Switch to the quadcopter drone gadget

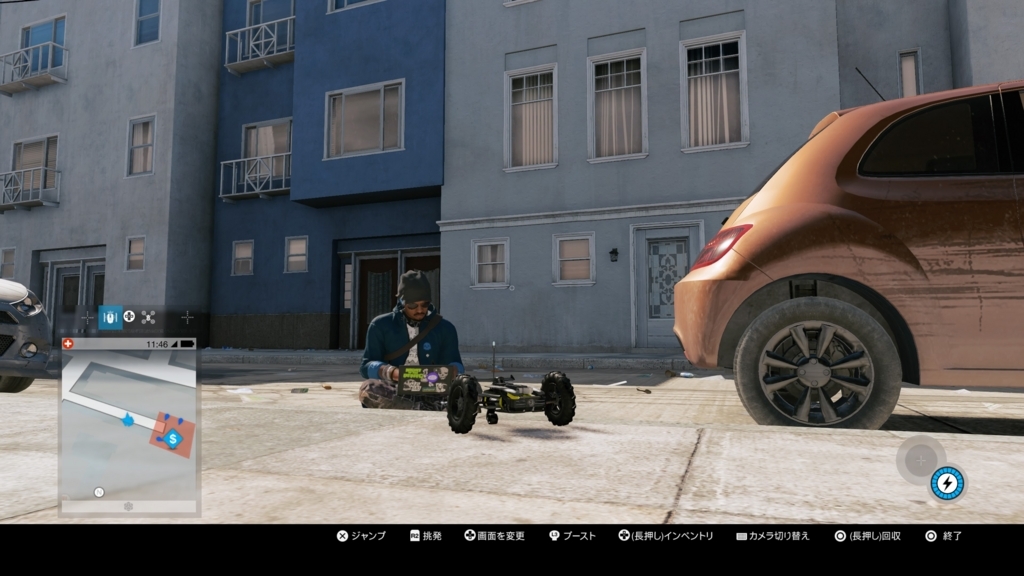(148, 317)
